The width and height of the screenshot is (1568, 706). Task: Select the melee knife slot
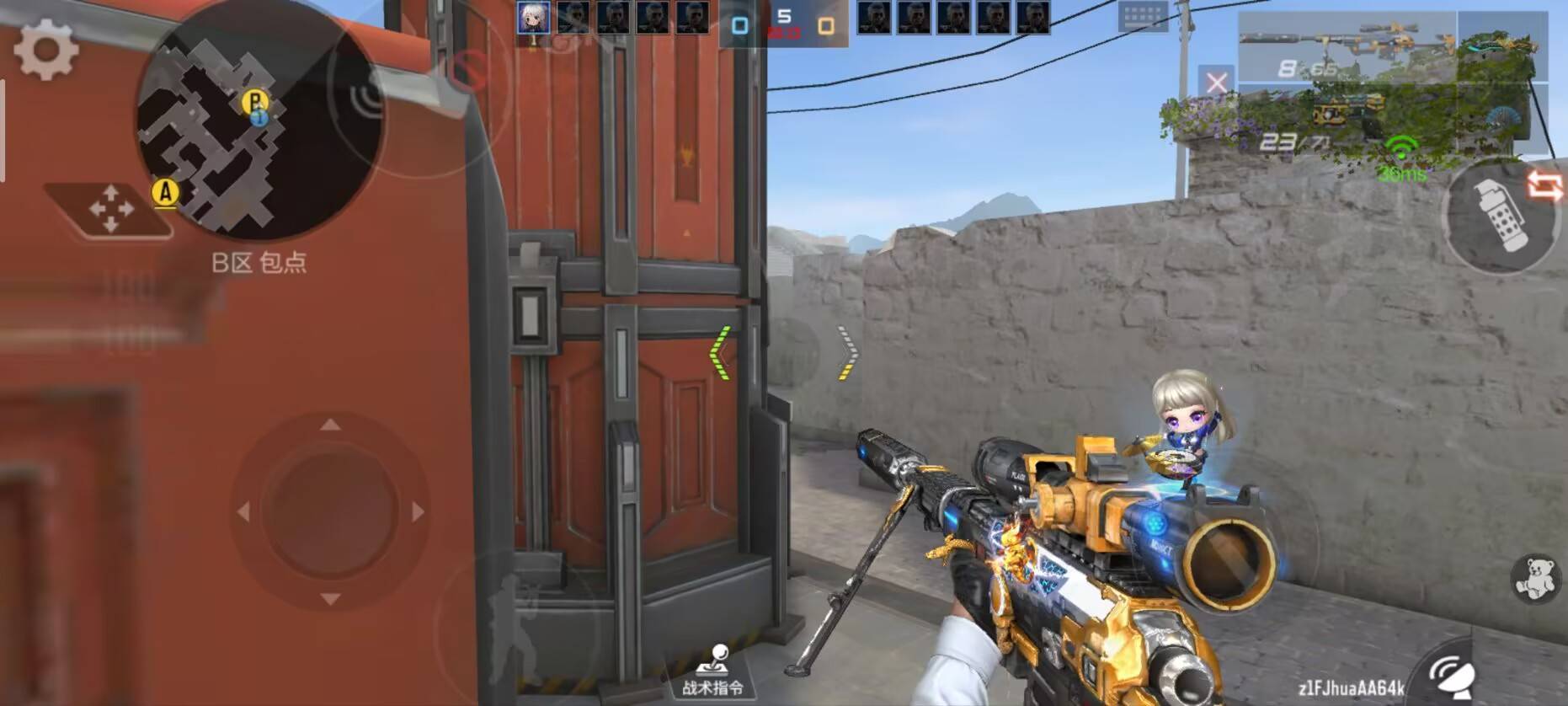[1501, 46]
